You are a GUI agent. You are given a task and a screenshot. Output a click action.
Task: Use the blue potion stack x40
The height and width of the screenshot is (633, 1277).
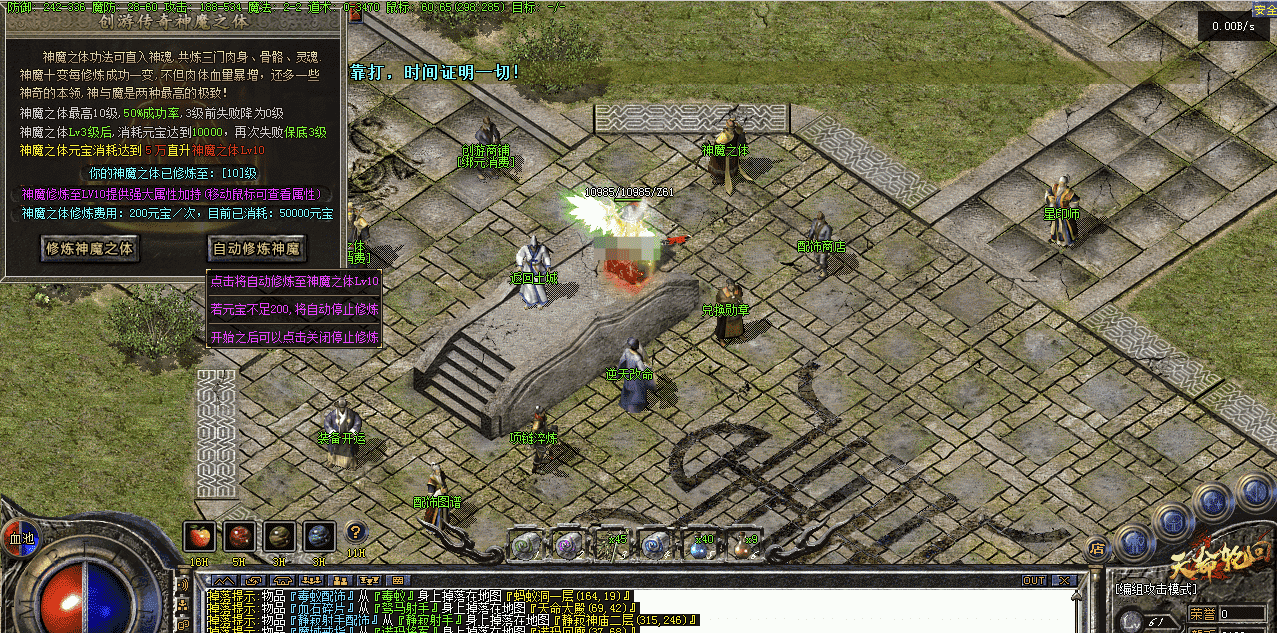[x=698, y=546]
